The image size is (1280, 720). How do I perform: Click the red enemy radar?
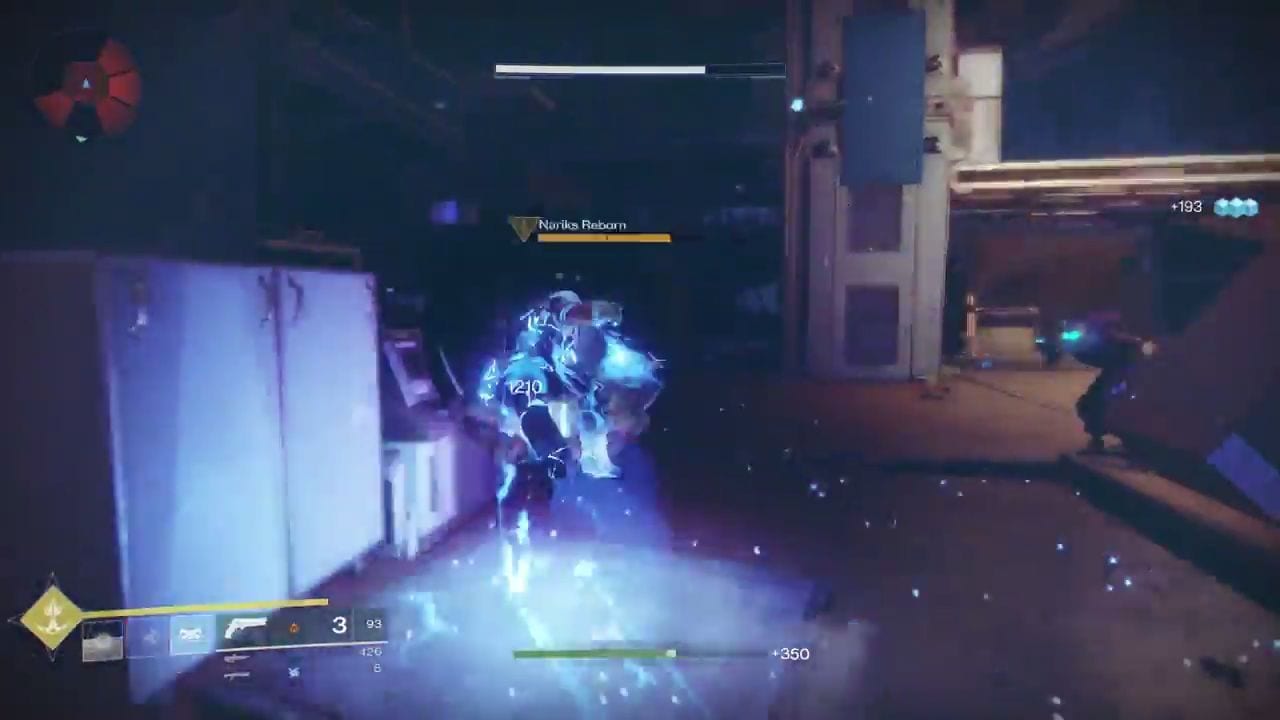[x=86, y=86]
